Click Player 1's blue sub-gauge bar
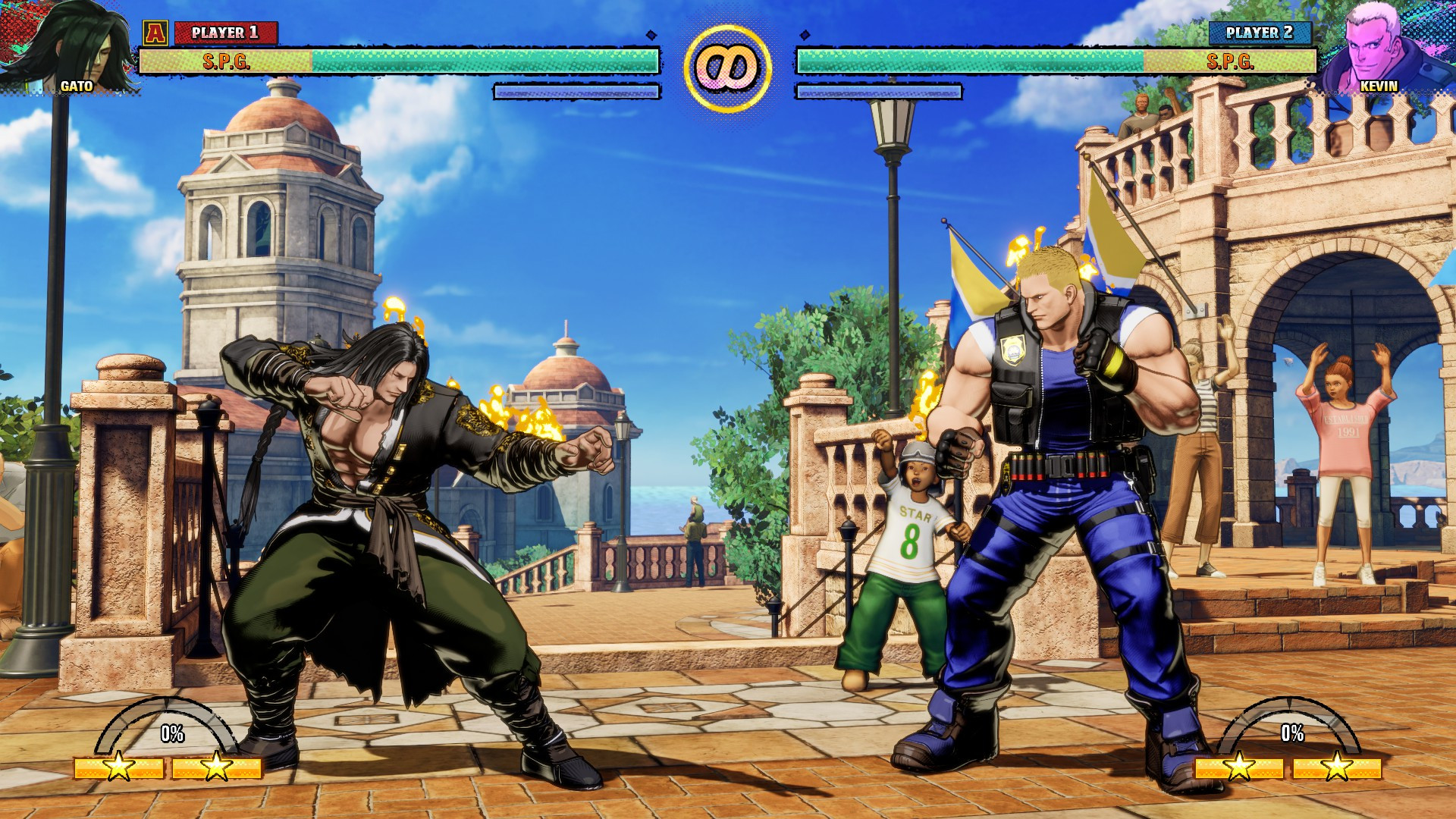The height and width of the screenshot is (819, 1456). tap(575, 92)
